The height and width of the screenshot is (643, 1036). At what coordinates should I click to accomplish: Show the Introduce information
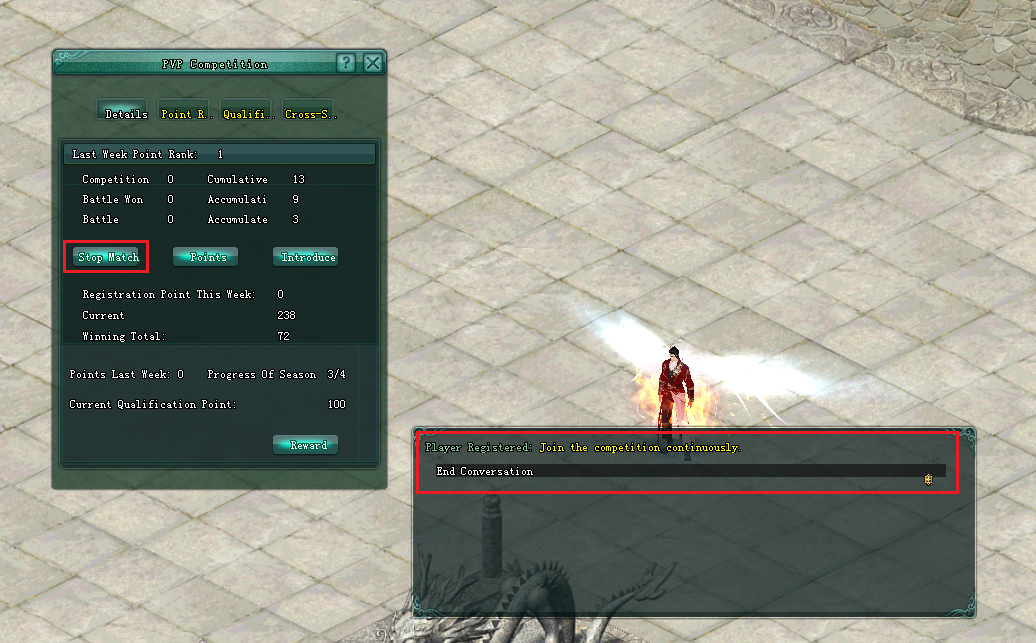coord(306,257)
